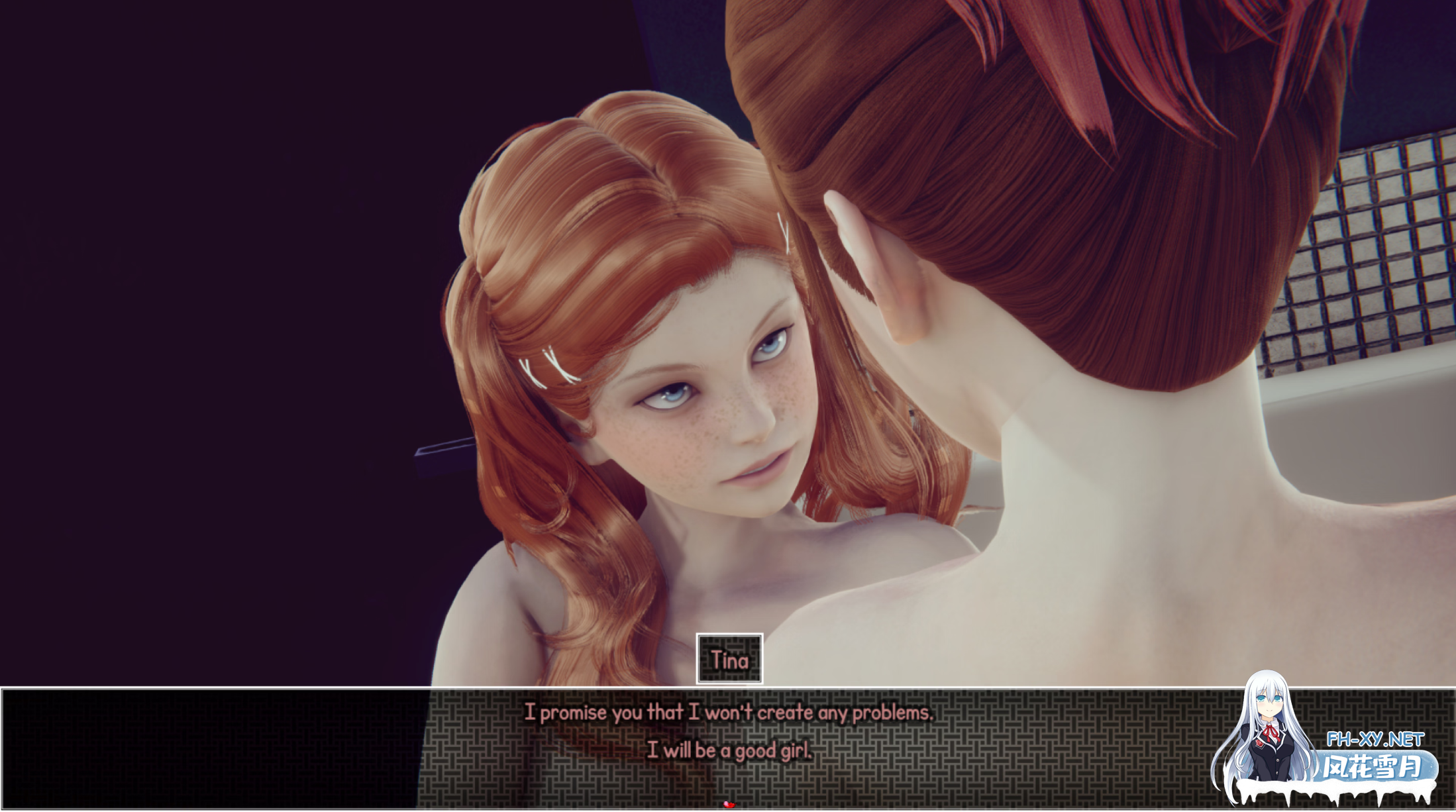This screenshot has width=1456, height=812.
Task: Click the dialogue text box to advance
Action: coord(729,742)
